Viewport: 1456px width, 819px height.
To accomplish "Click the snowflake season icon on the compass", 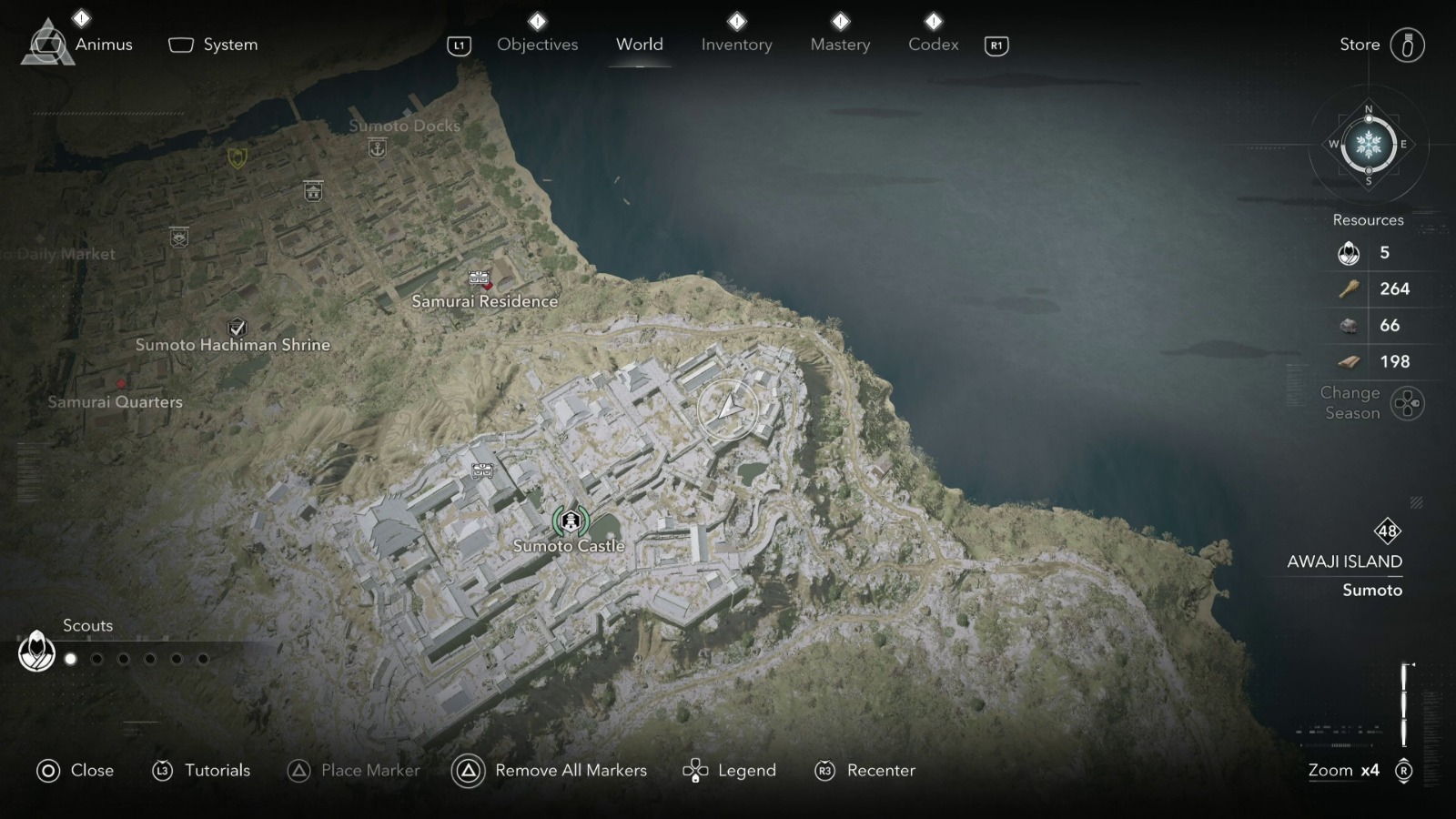I will click(1368, 146).
